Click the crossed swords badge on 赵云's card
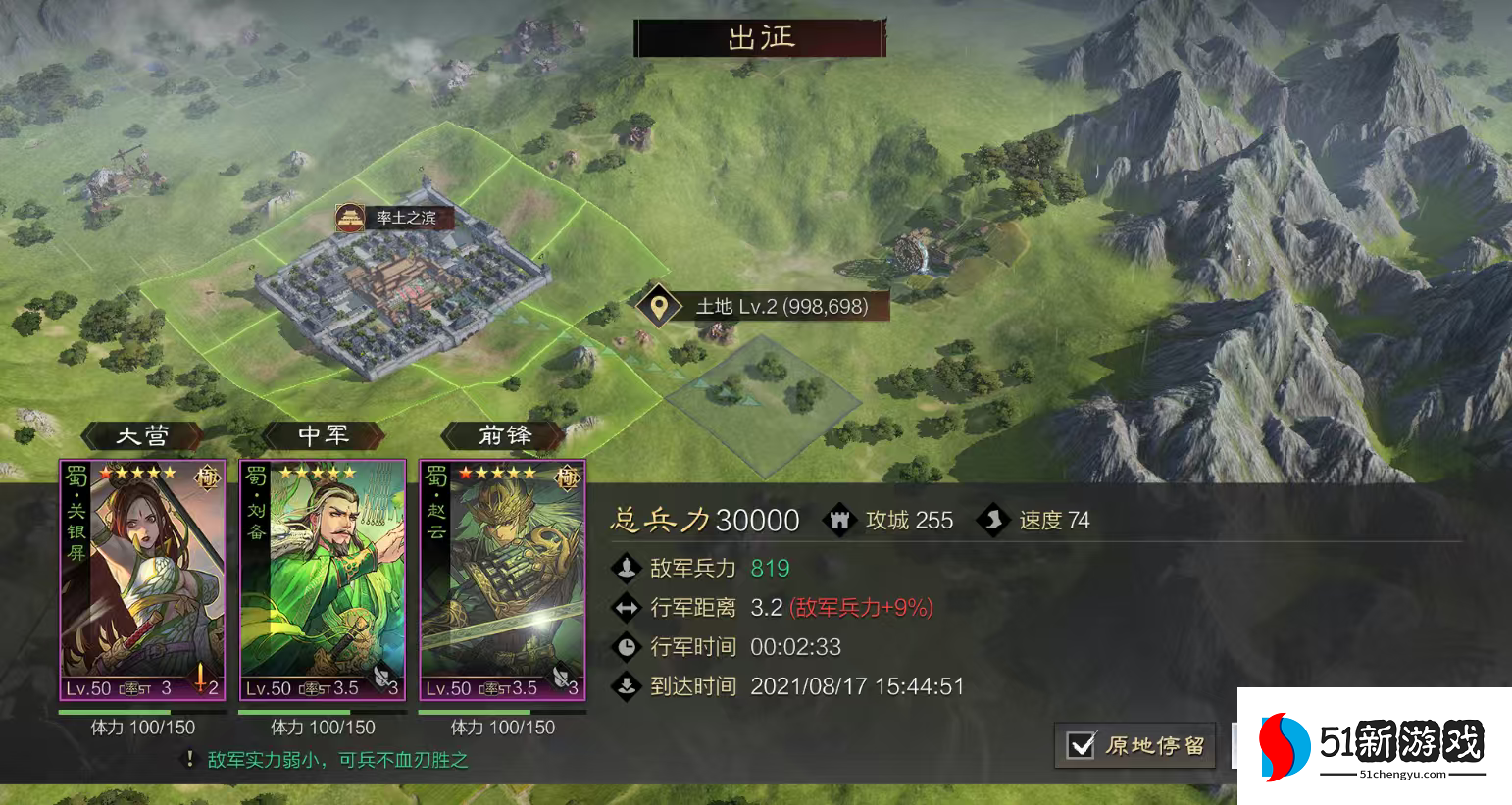This screenshot has width=1512, height=805. coord(561,678)
